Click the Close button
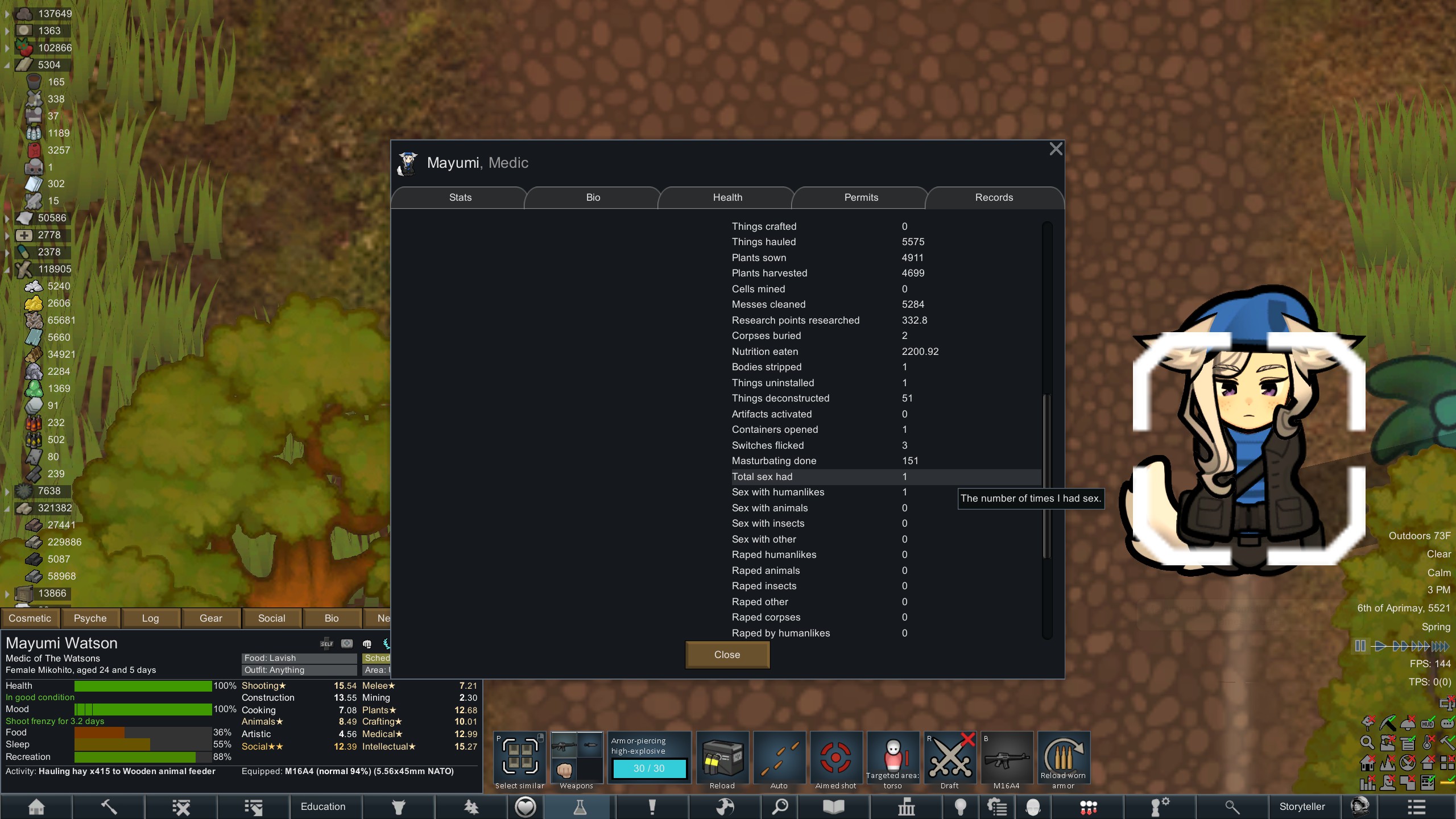1456x819 pixels. [727, 655]
